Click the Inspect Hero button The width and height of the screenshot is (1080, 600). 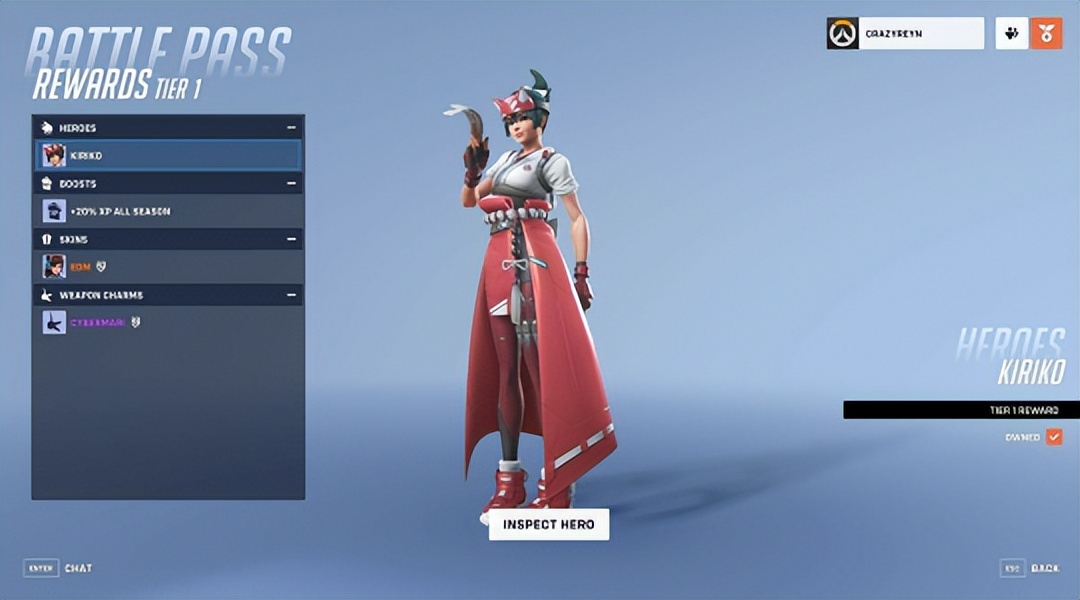coord(548,524)
